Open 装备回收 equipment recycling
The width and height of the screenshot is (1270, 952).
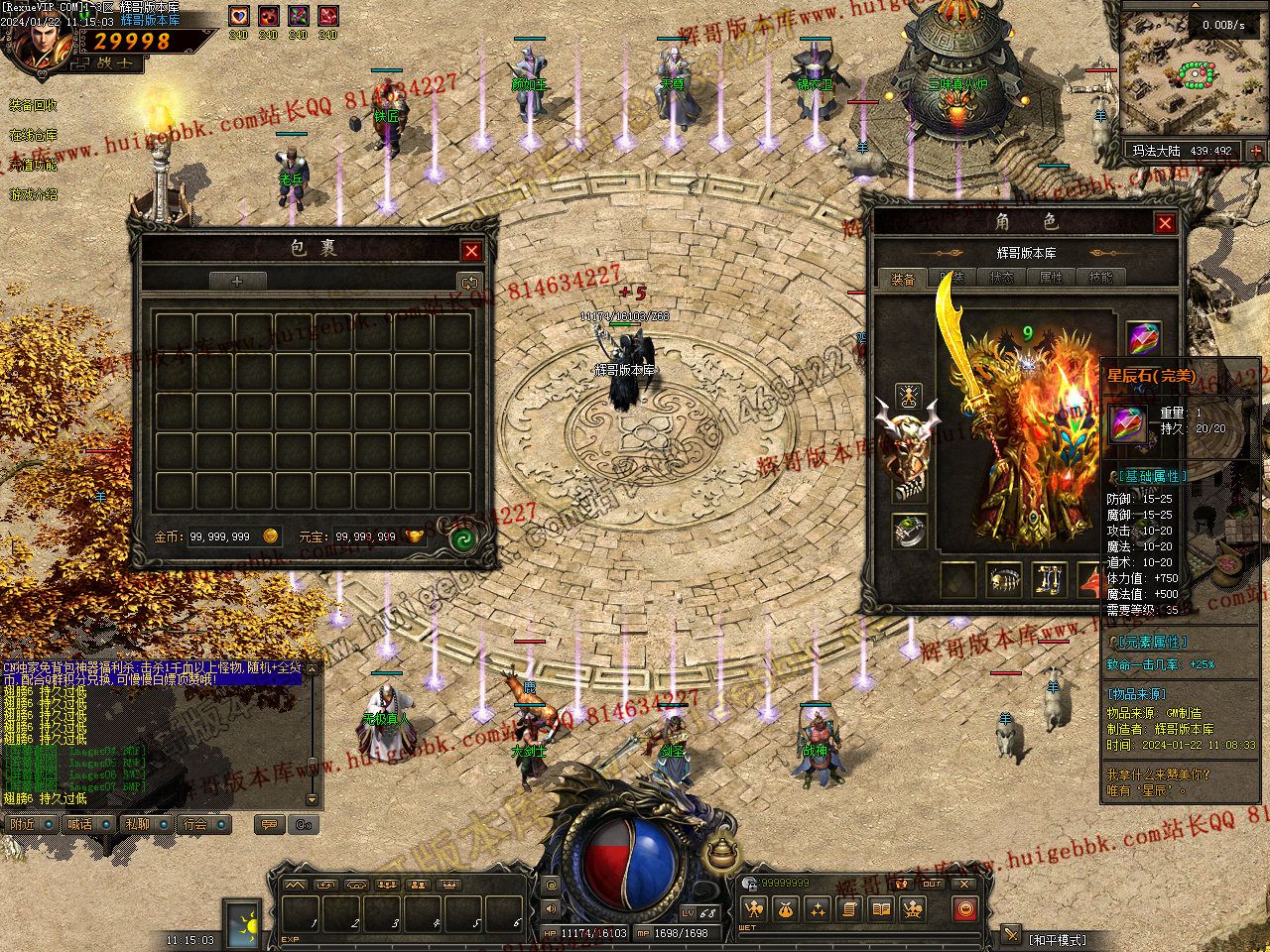[x=33, y=105]
